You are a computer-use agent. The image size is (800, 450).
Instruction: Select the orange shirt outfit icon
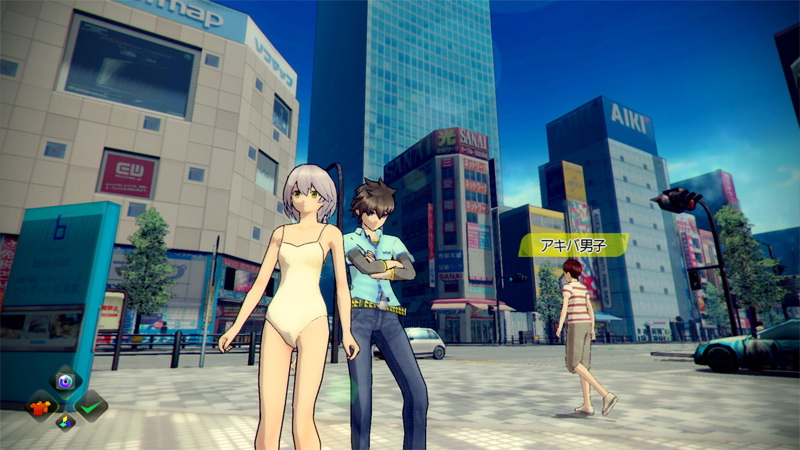click(41, 406)
